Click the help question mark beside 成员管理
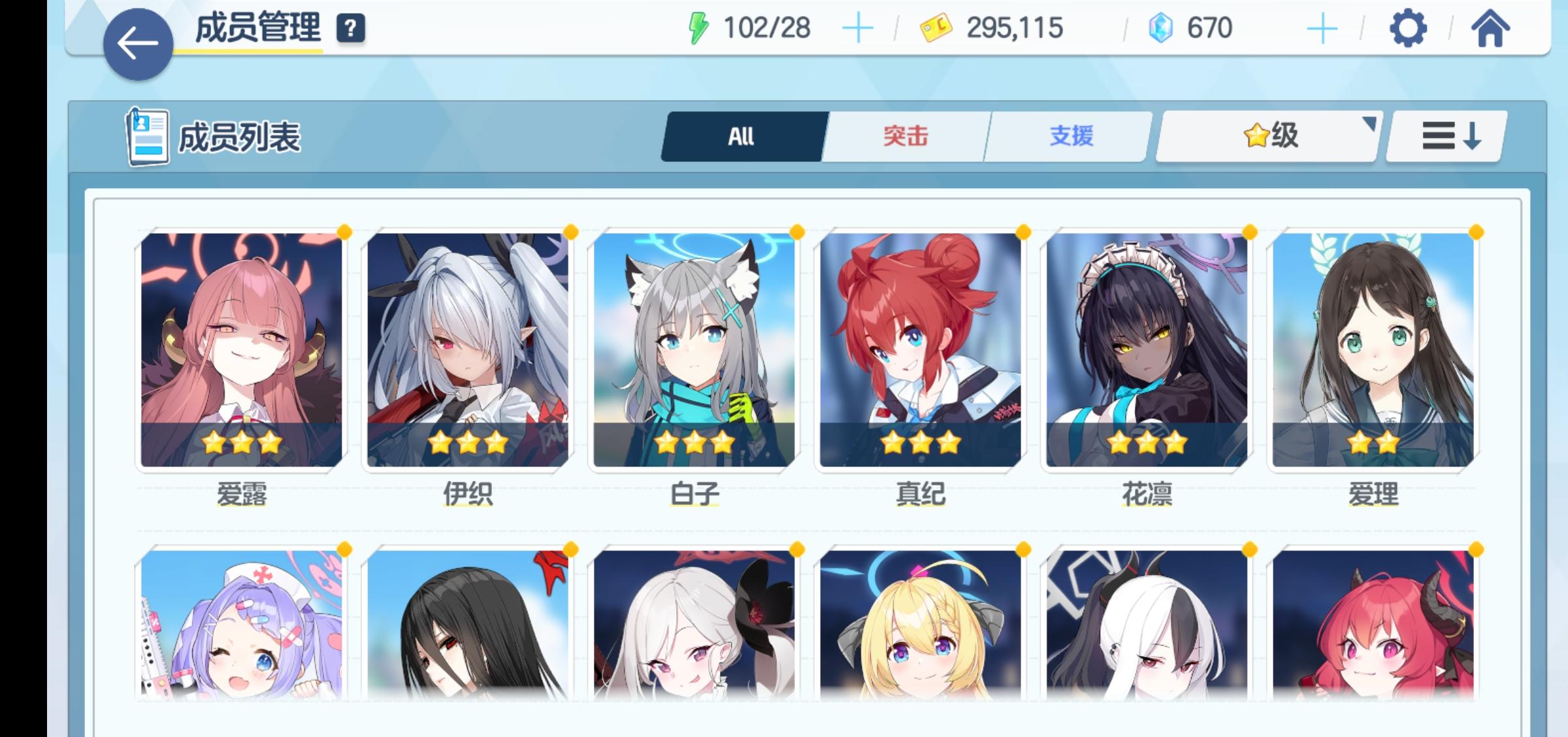Viewport: 1568px width, 737px height. pos(350,29)
